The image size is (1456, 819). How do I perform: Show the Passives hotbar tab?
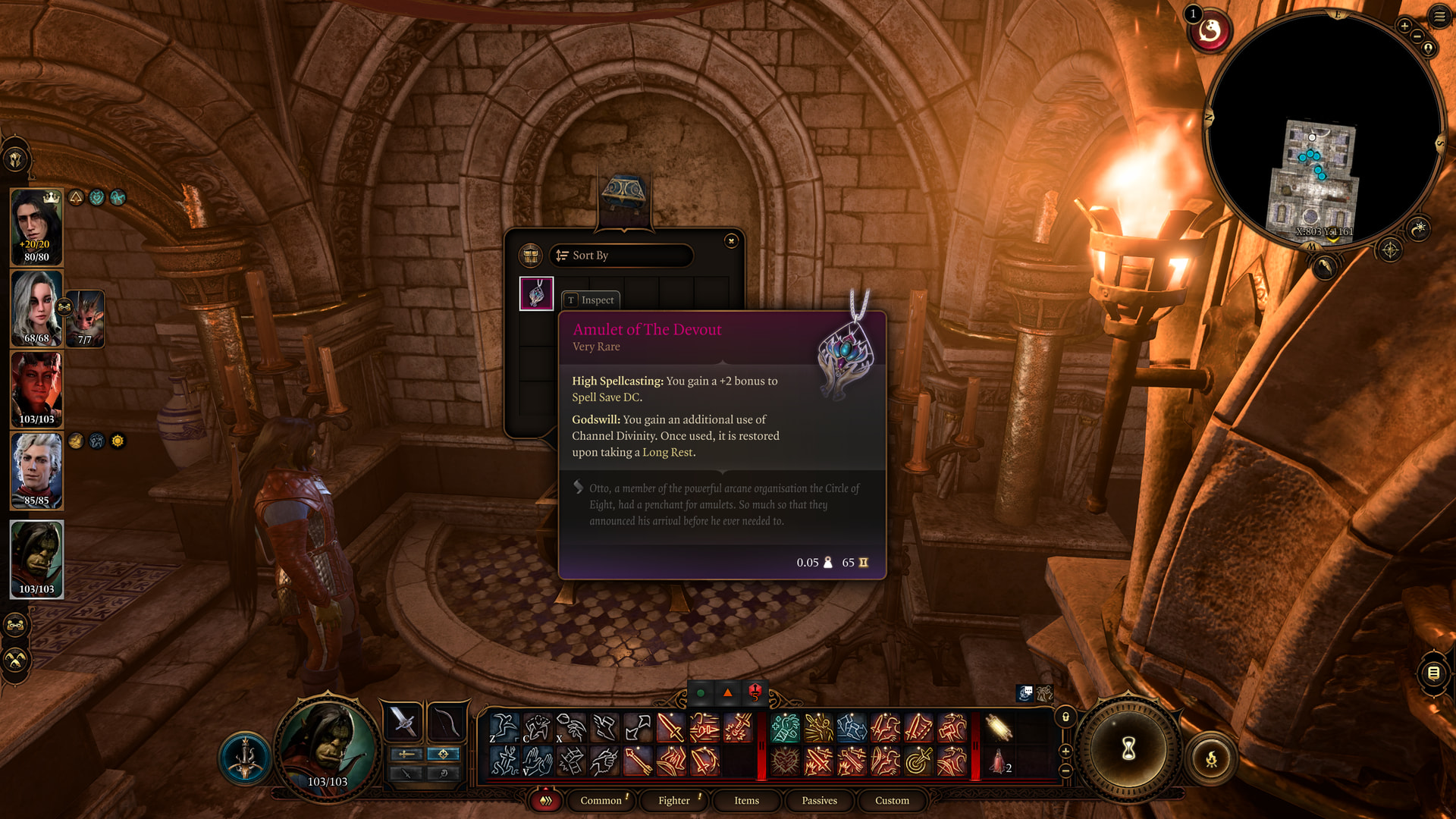[x=819, y=801]
